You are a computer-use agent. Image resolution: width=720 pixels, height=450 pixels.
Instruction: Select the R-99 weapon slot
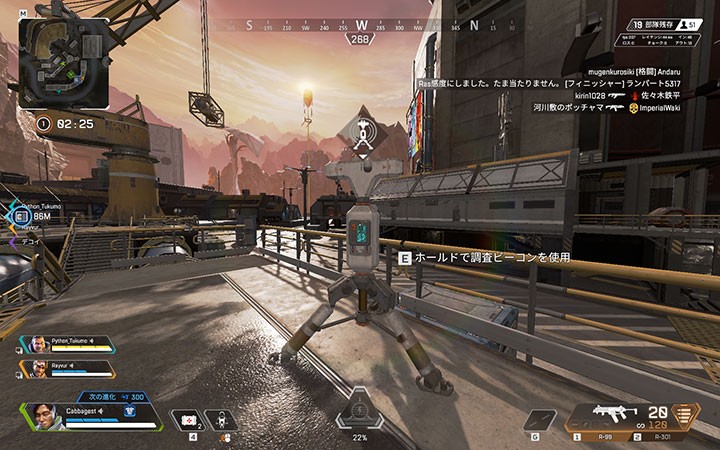(x=601, y=437)
